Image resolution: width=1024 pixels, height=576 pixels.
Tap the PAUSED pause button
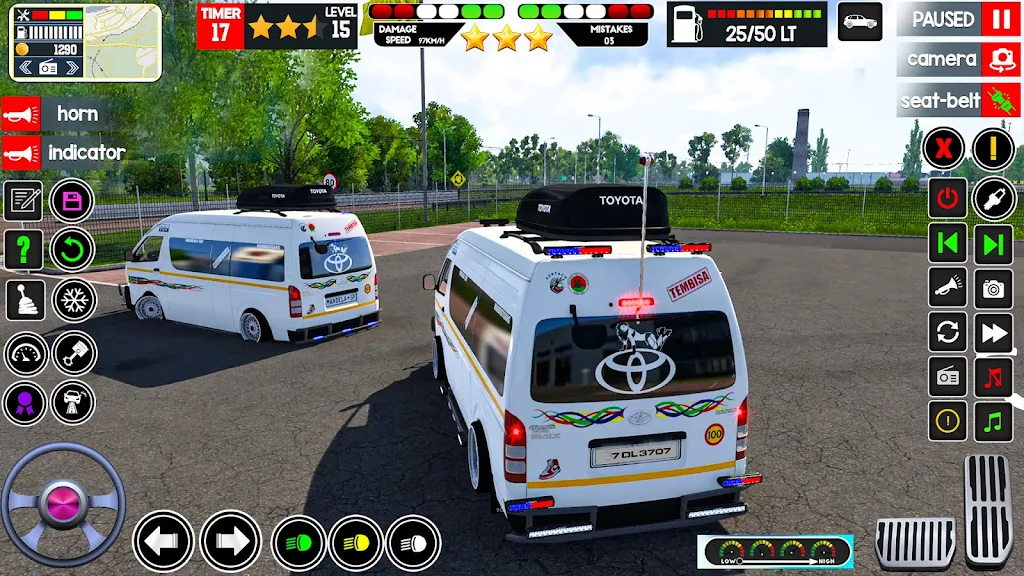[x=999, y=19]
